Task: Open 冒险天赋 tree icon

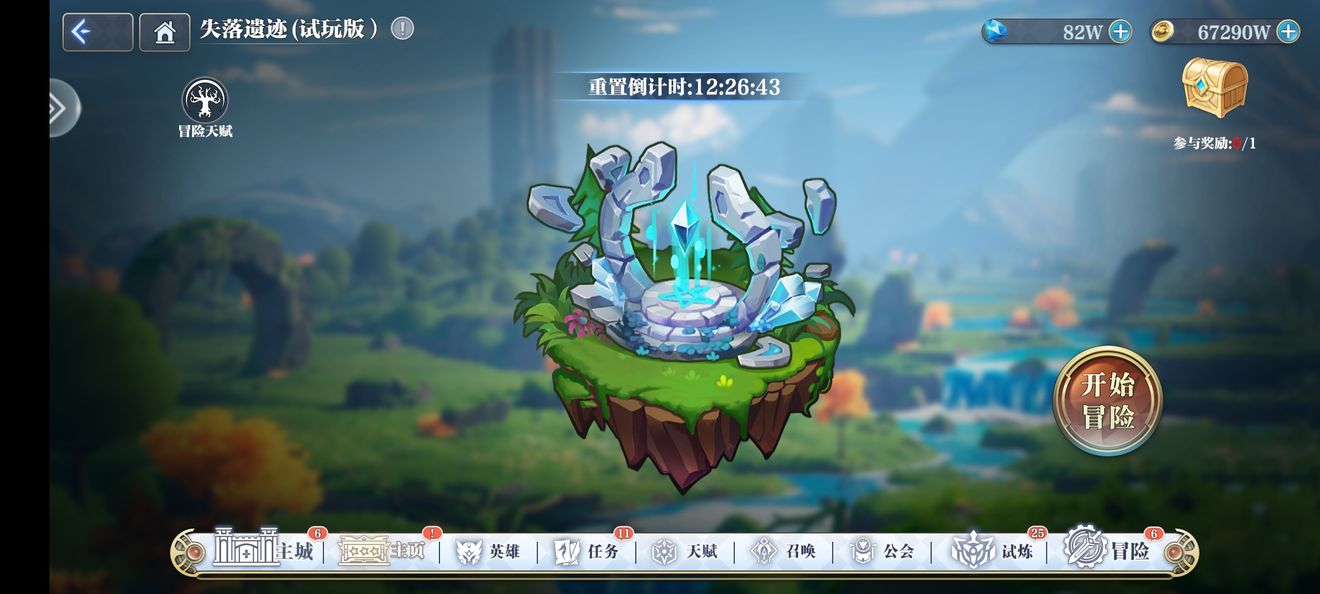Action: (205, 102)
